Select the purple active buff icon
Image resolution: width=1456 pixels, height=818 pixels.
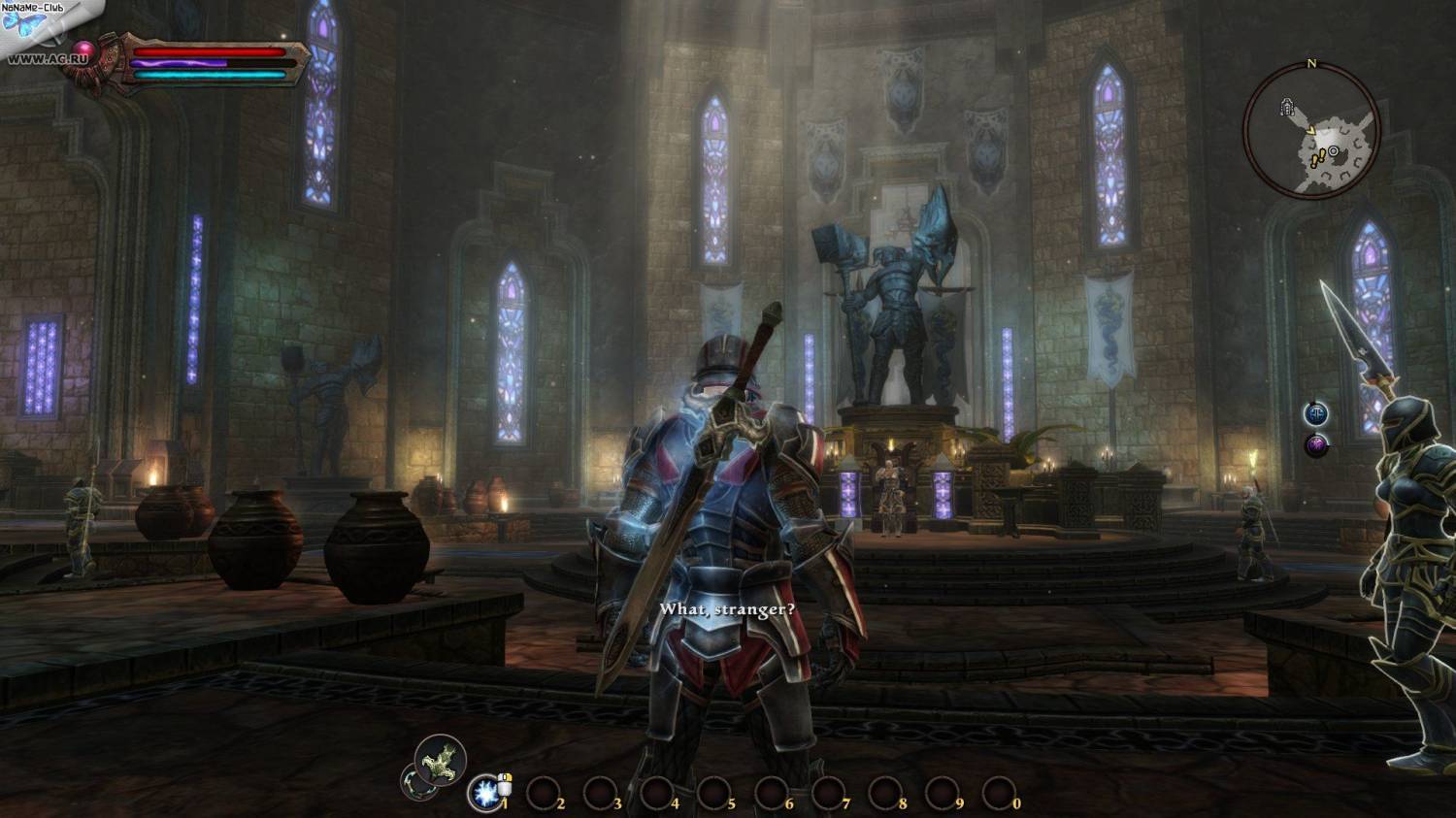pyautogui.click(x=1316, y=445)
